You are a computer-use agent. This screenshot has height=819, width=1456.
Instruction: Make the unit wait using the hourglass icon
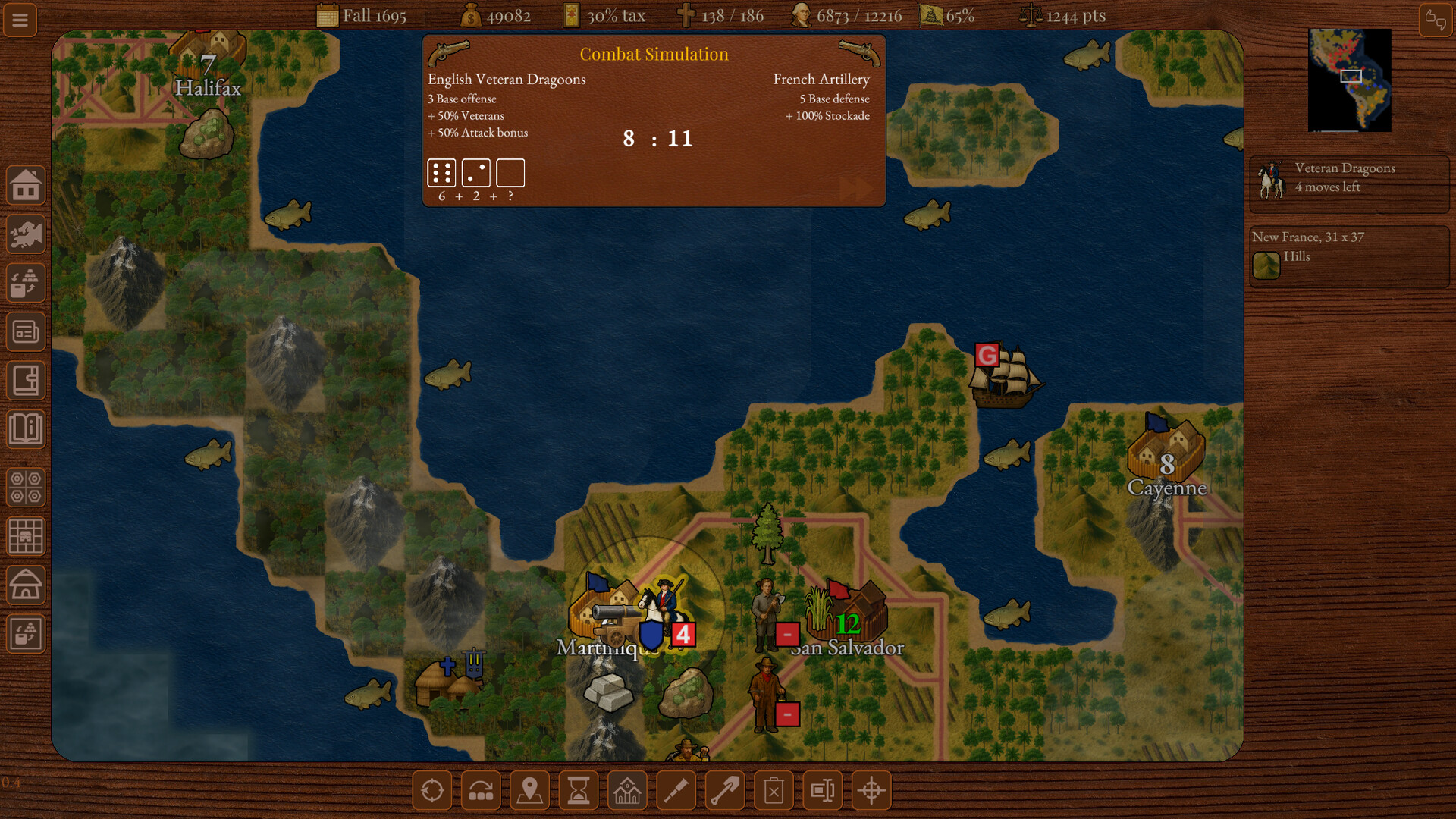click(x=578, y=789)
